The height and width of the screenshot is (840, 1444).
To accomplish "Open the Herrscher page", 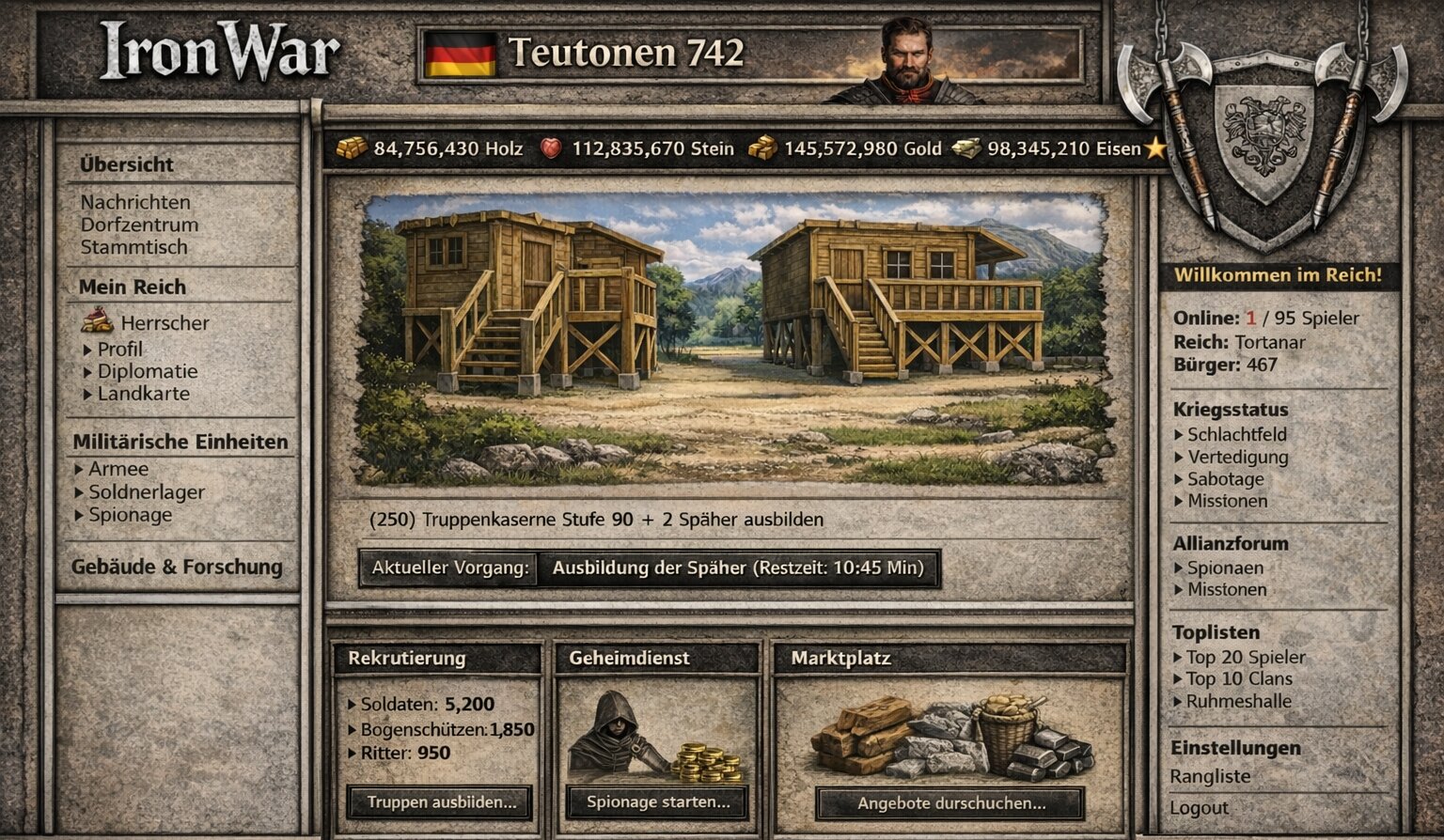I will [165, 323].
